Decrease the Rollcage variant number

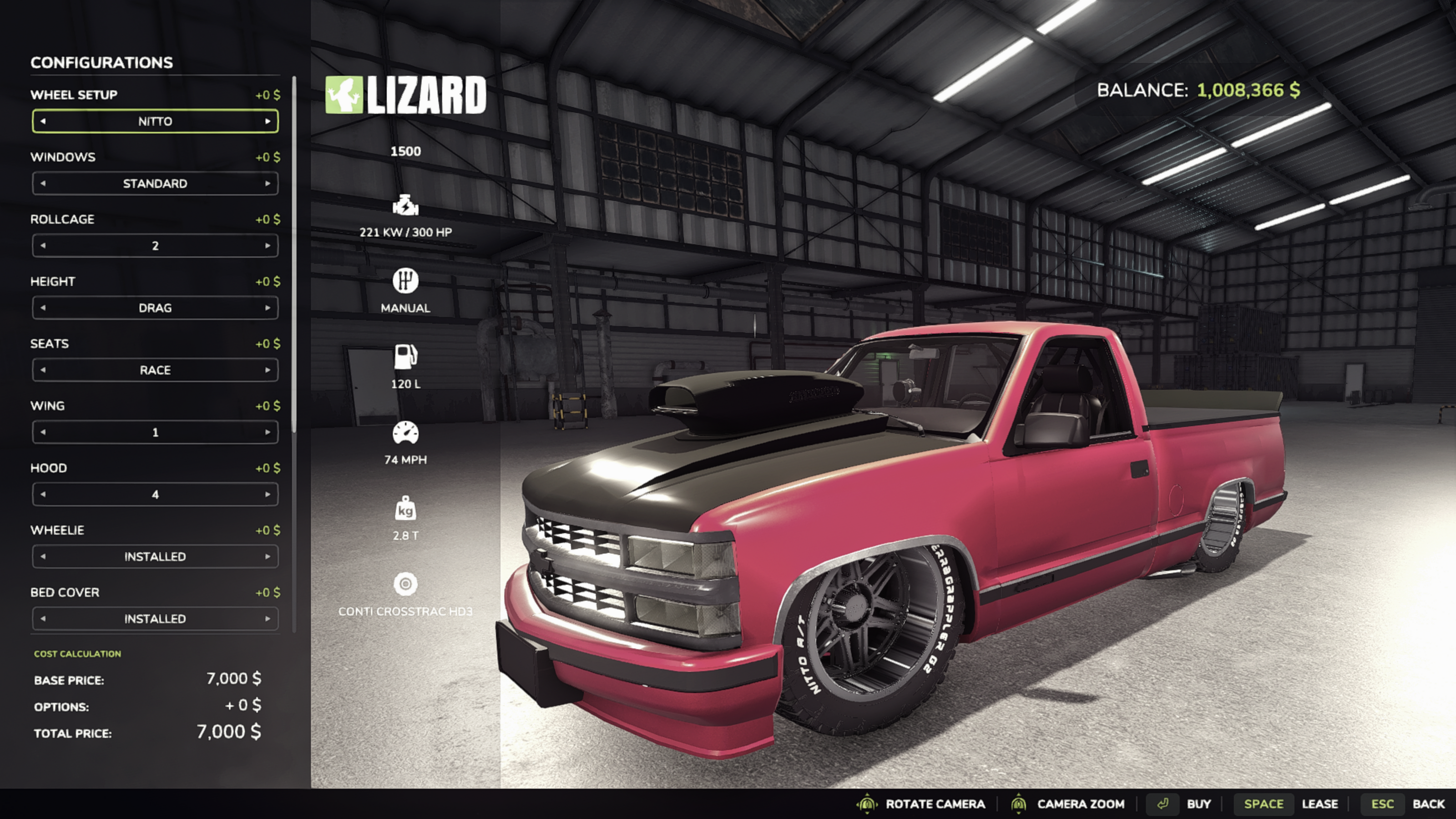pos(44,246)
